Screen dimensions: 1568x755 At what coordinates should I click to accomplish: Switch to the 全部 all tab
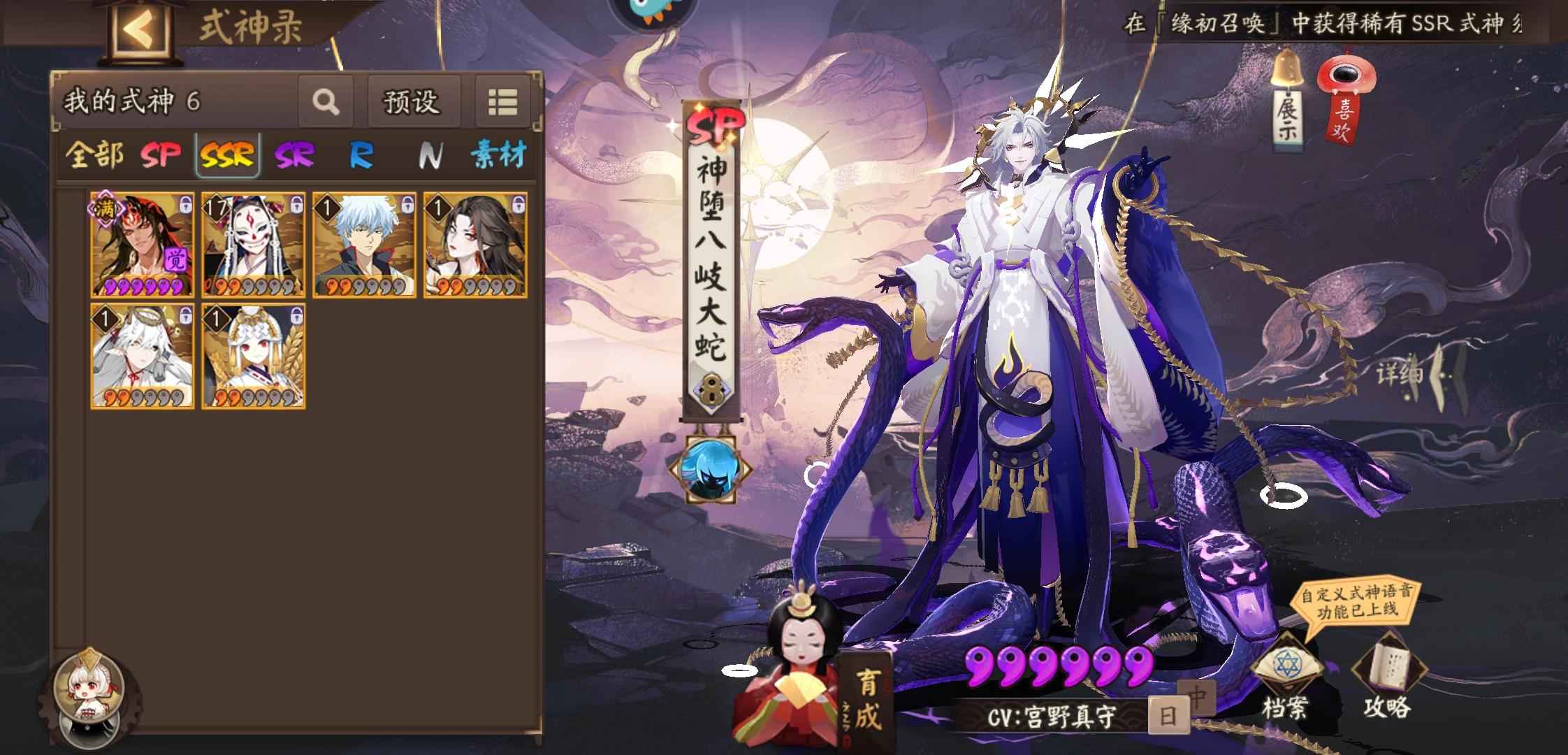[x=94, y=155]
